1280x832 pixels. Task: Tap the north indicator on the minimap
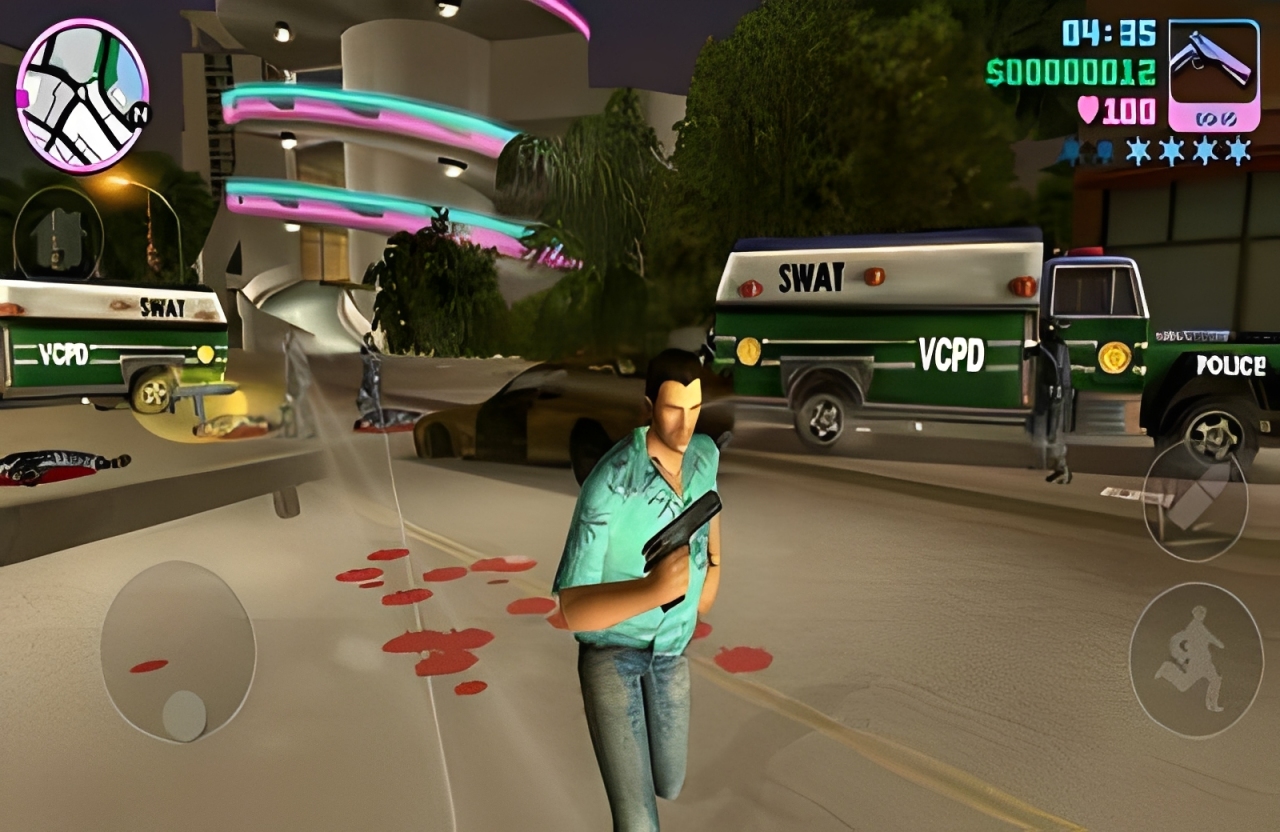coord(140,115)
